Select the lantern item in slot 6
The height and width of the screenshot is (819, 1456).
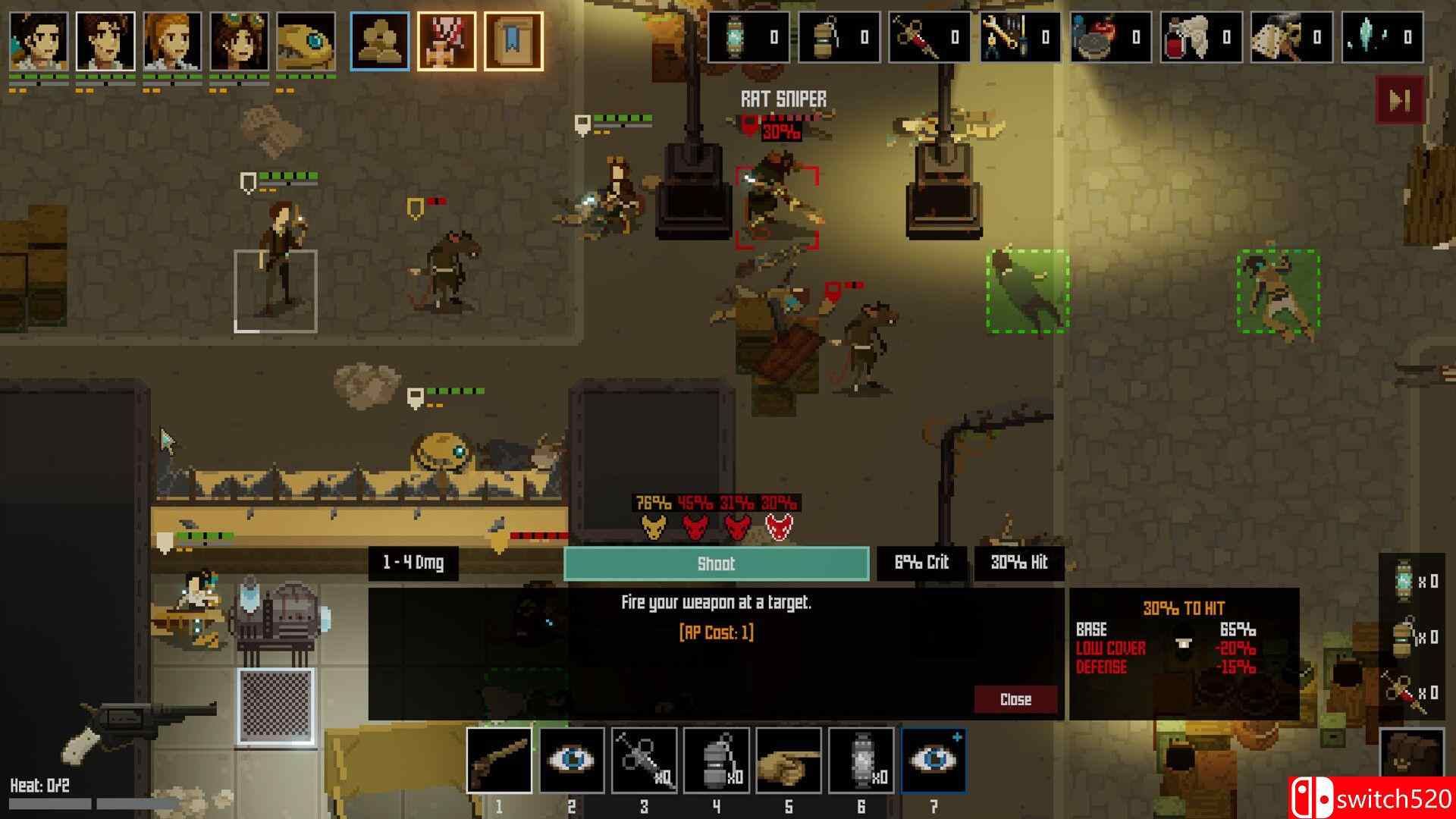(x=861, y=760)
